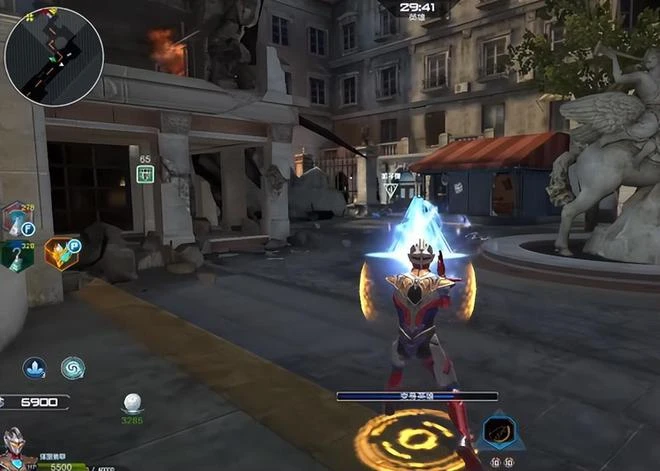
Task: Click the white orb icon above 3285
Action: click(x=132, y=403)
